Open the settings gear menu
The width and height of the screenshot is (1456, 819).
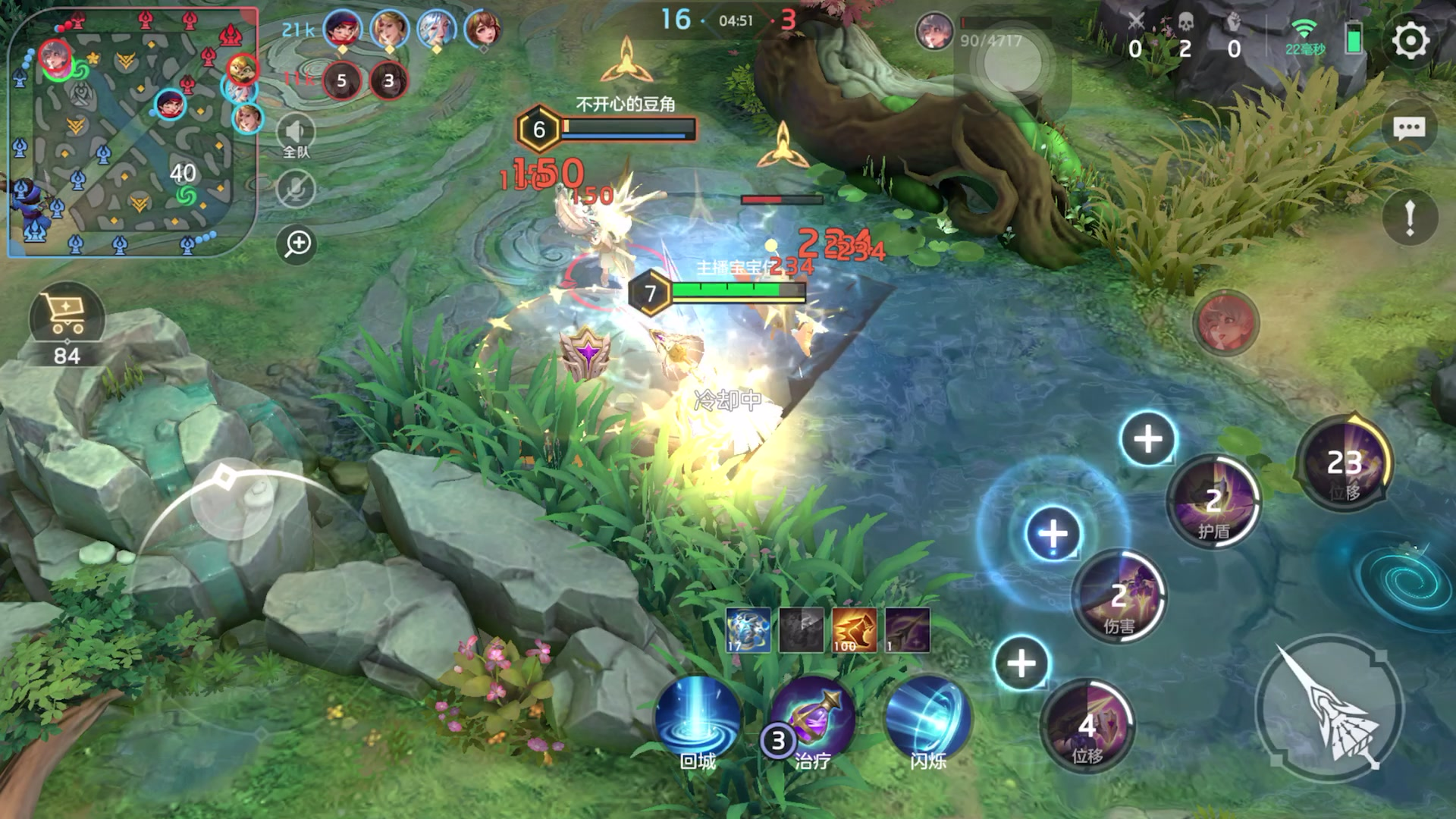1410,41
